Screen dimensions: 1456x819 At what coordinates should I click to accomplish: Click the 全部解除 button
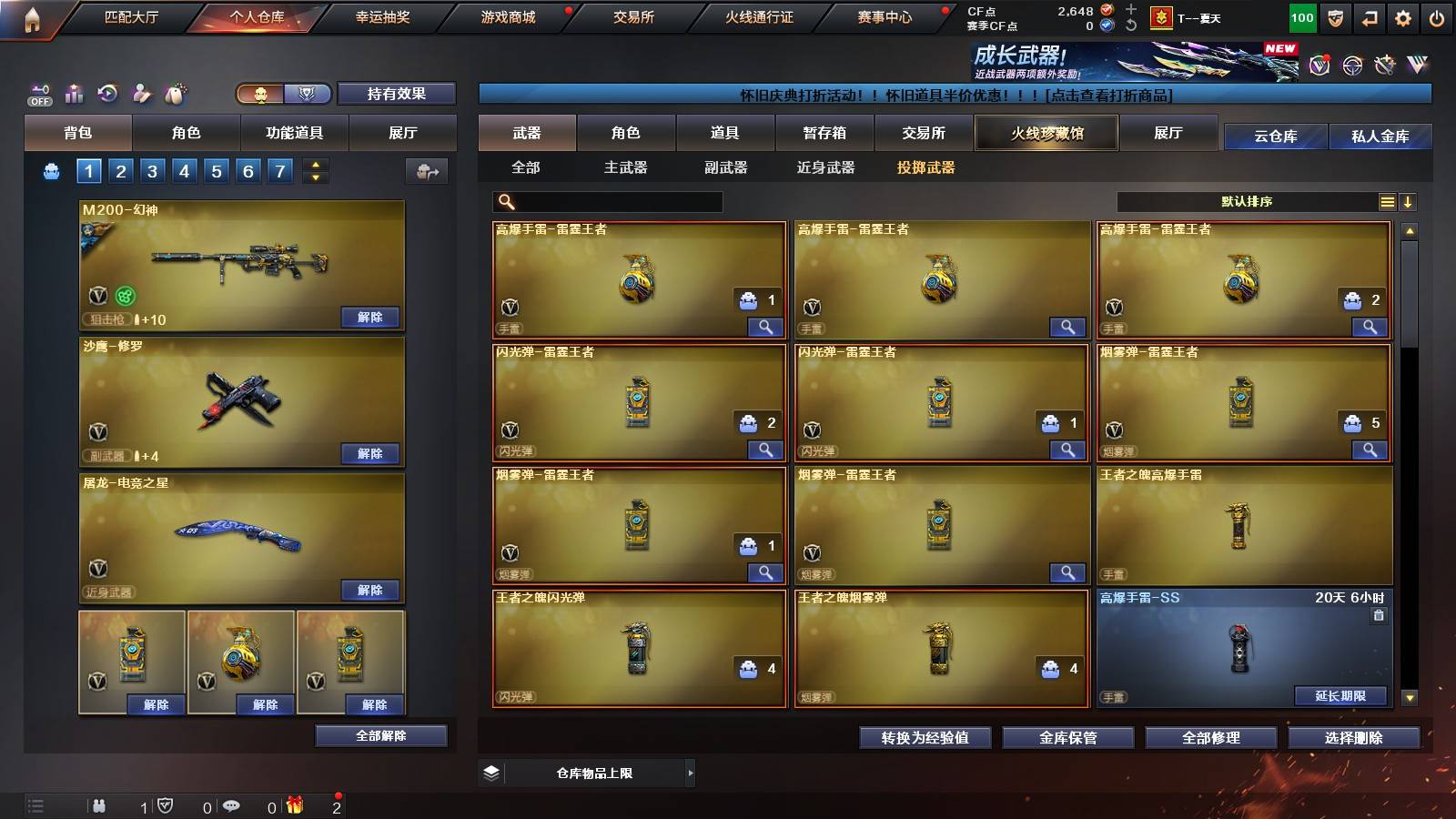[x=380, y=735]
